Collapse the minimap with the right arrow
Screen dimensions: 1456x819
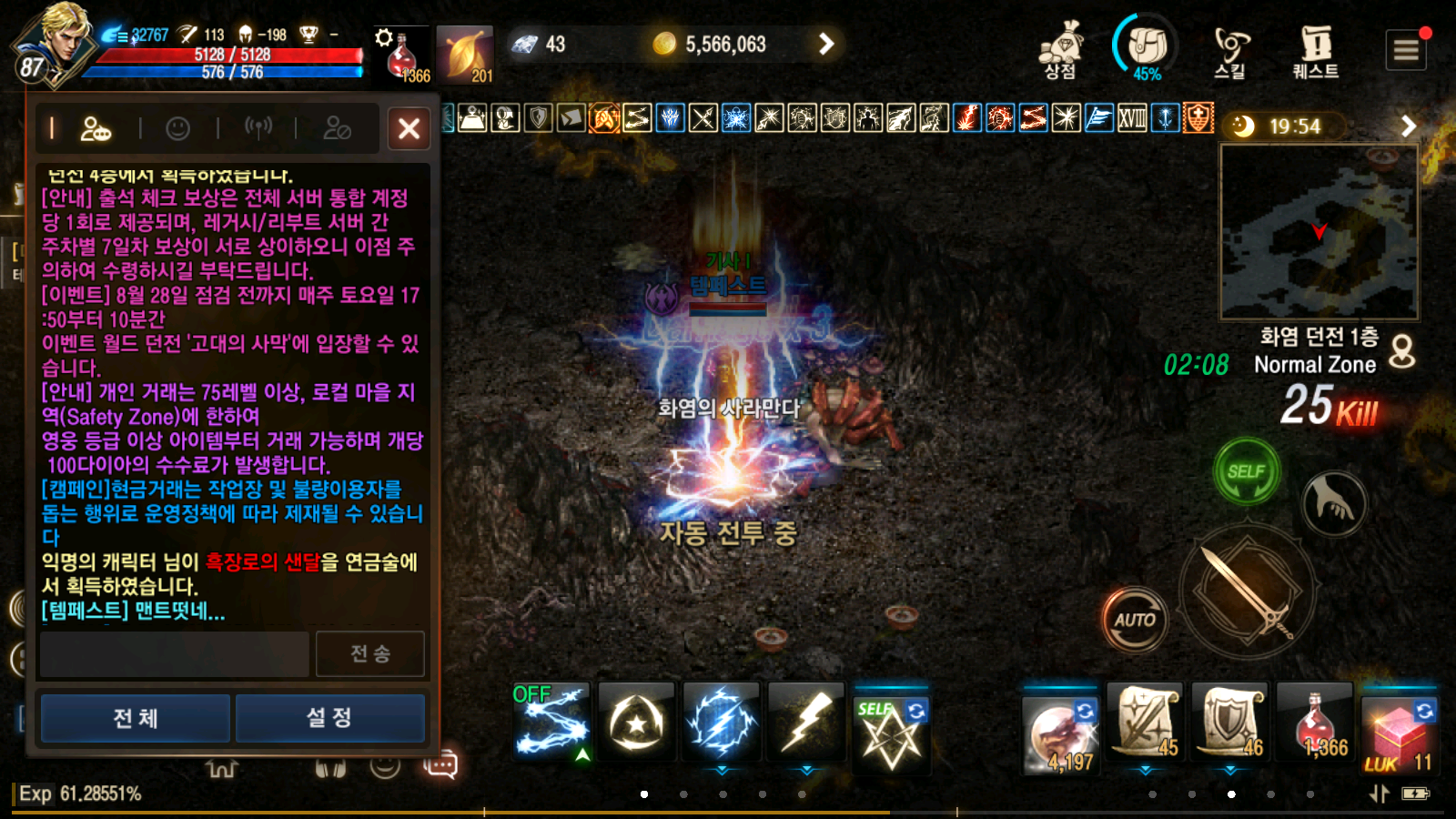[x=1410, y=127]
